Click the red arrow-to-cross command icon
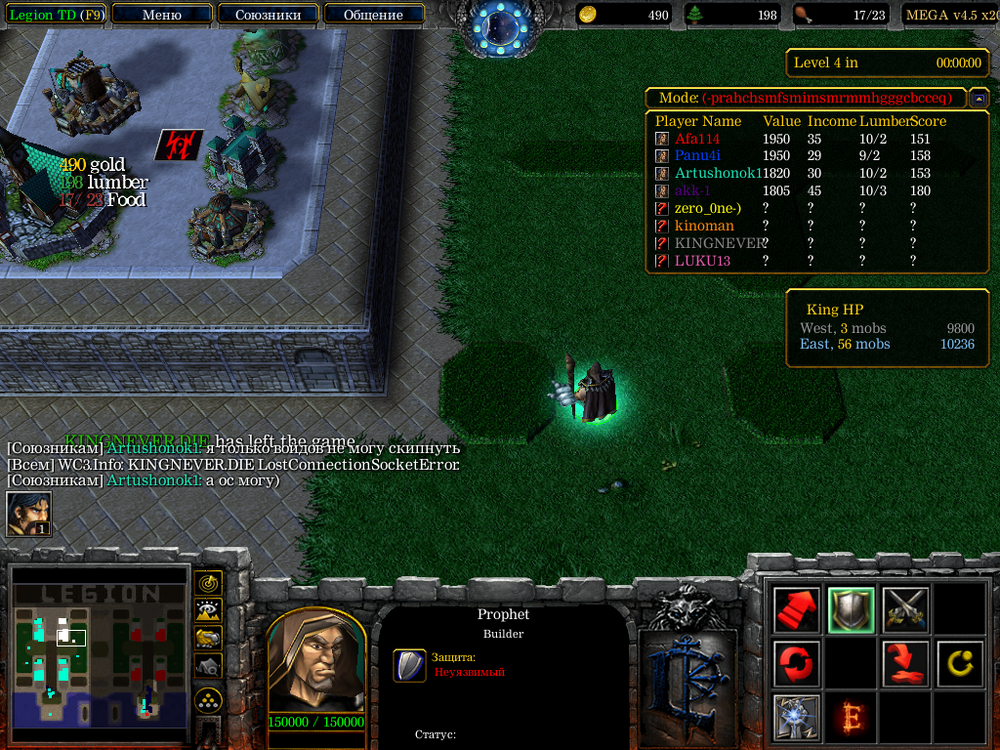 [x=905, y=664]
